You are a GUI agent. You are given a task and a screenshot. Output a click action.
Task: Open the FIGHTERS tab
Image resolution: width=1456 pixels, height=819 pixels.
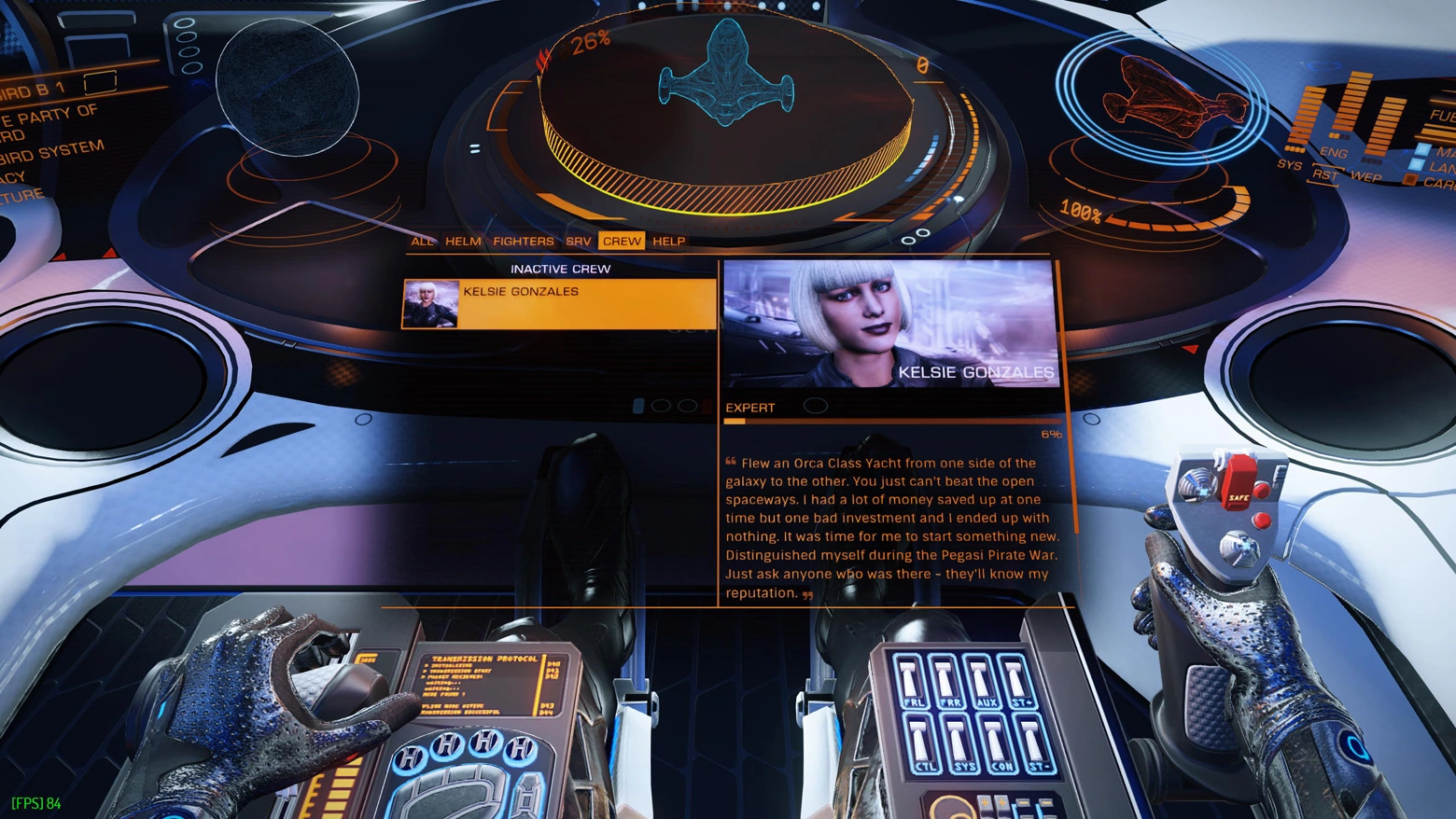[524, 241]
